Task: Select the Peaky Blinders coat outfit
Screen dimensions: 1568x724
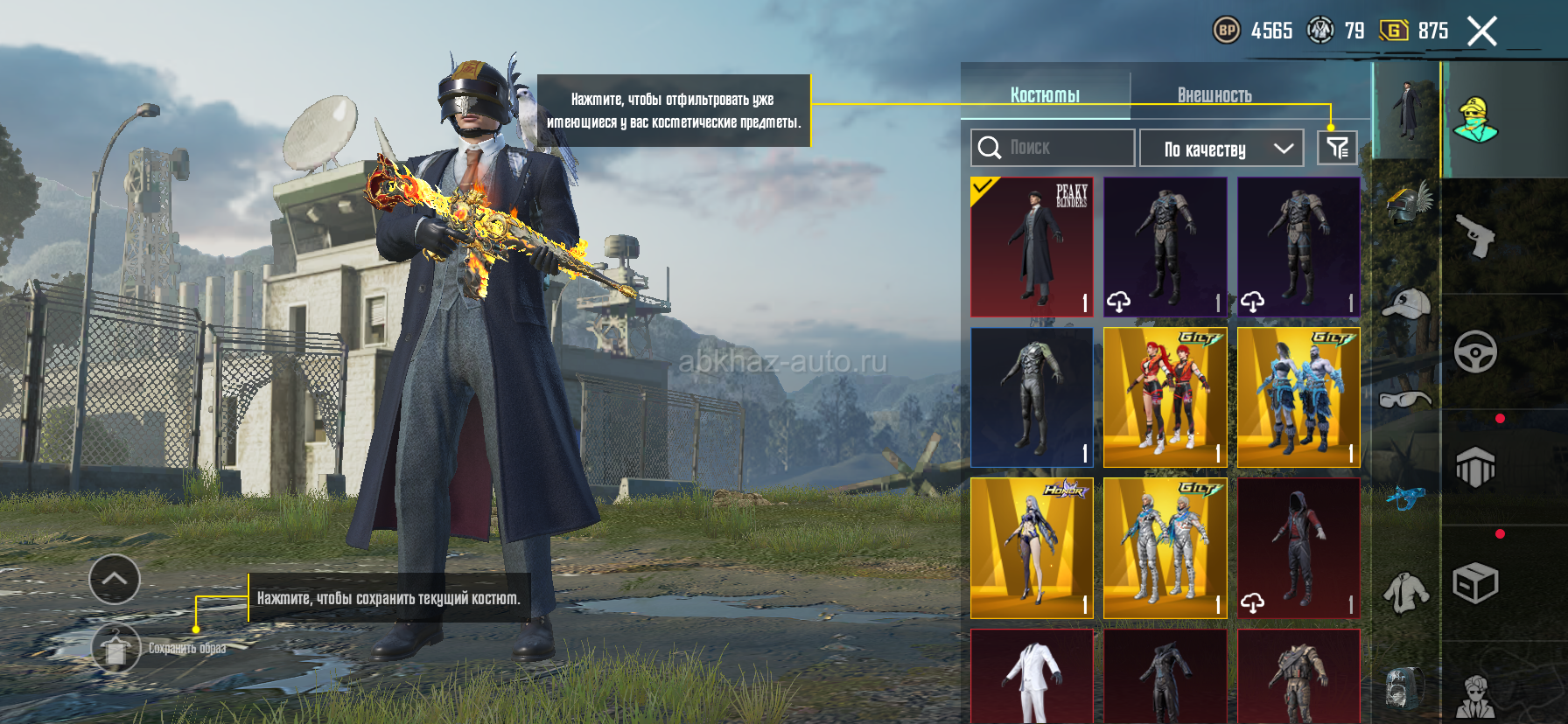Action: [1032, 247]
